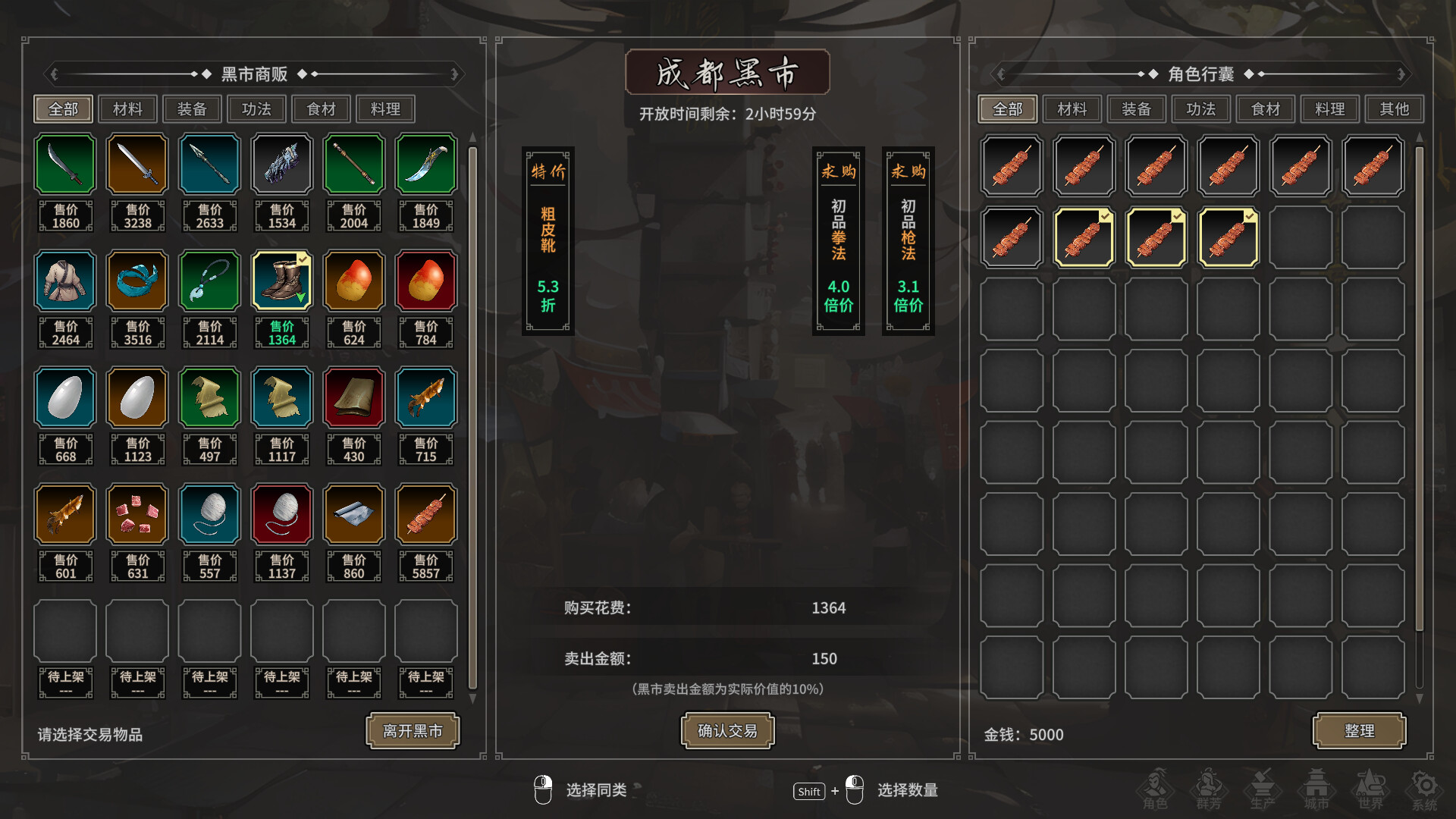Switch to the 其他 tab in 角色行囊
Viewport: 1456px width, 819px height.
pos(1394,108)
